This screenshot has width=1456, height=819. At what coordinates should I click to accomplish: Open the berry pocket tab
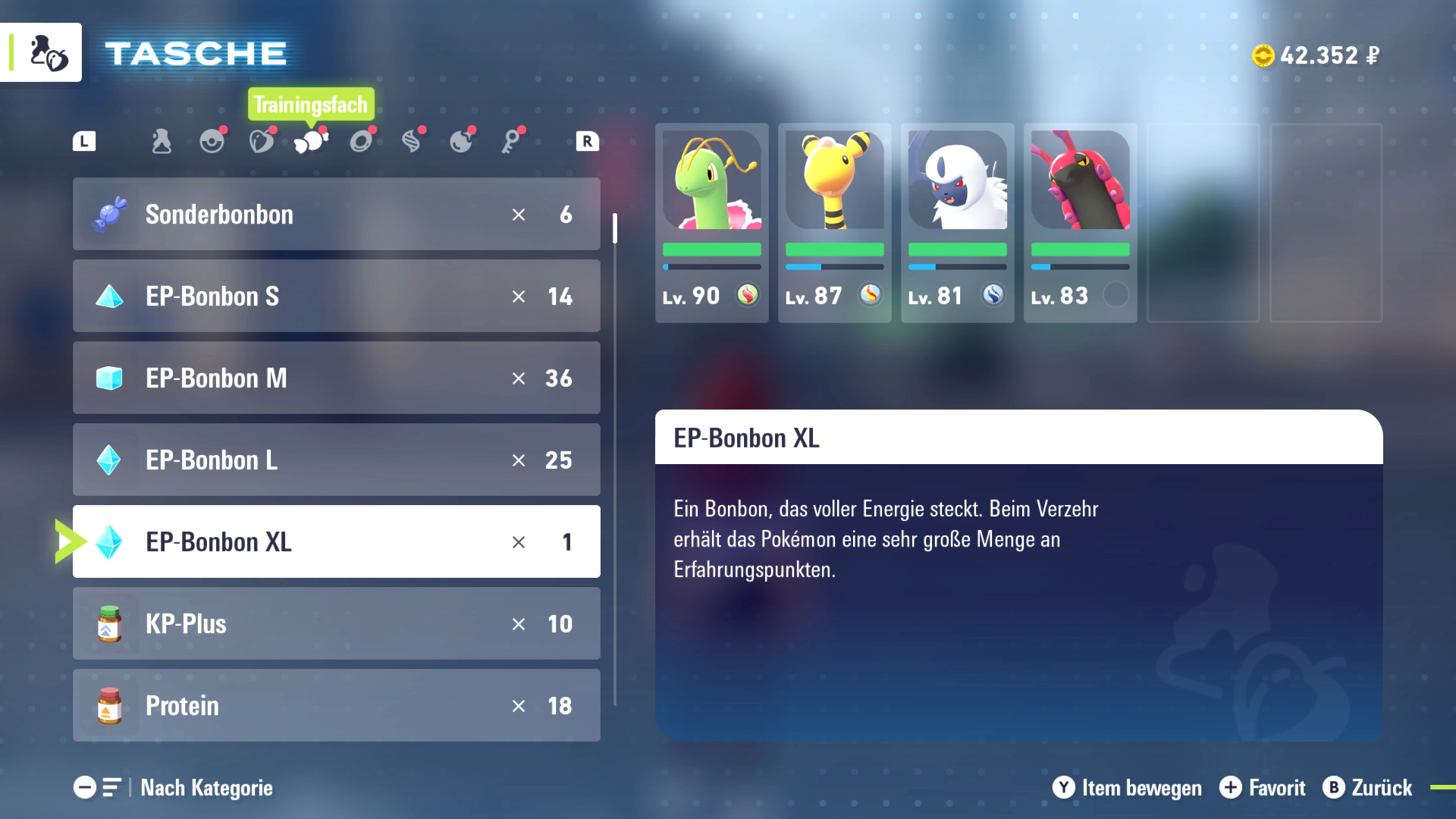[x=262, y=142]
